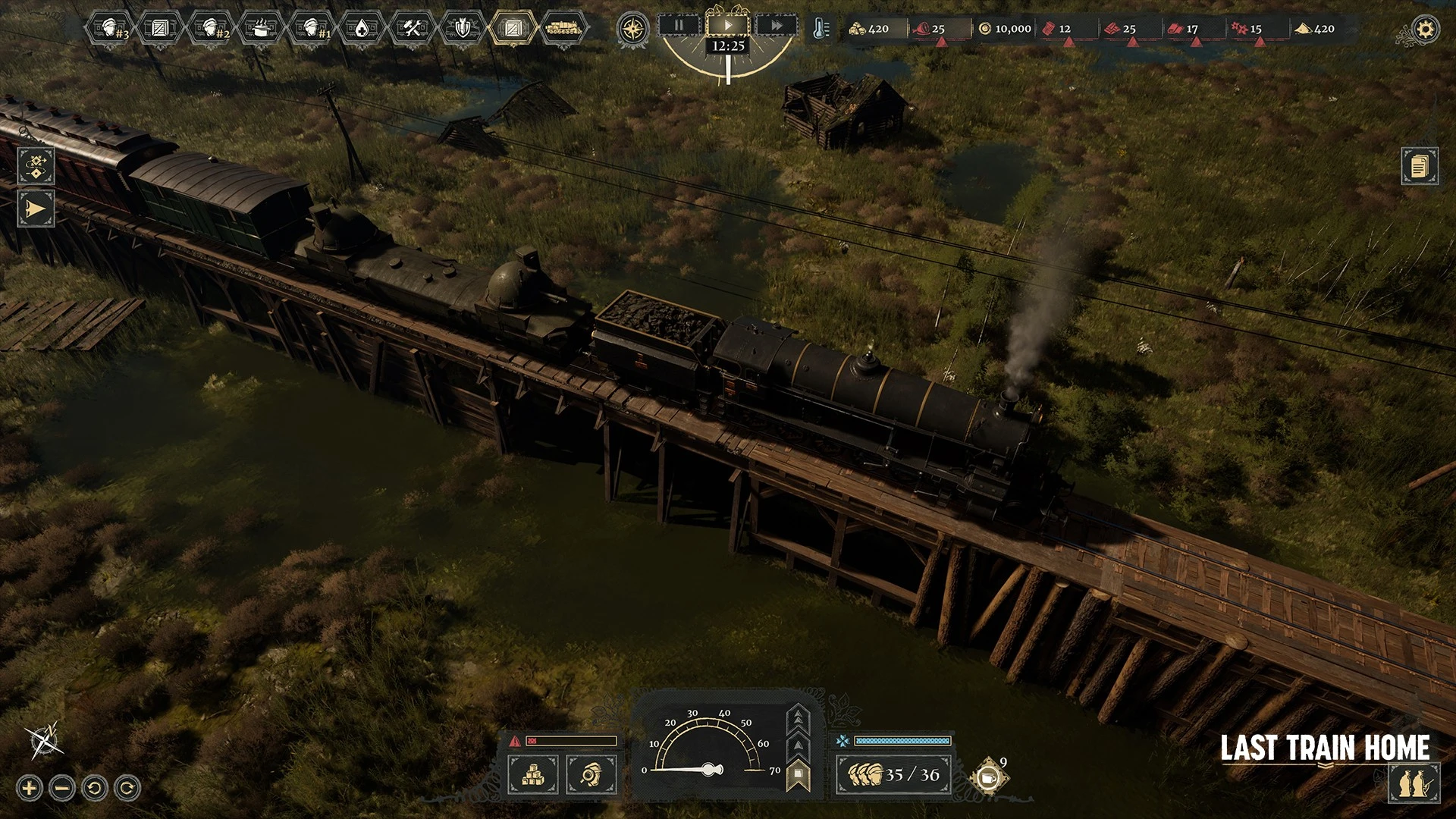Select the locomotive icon in the car bar
This screenshot has width=1456, height=819.
point(563,29)
